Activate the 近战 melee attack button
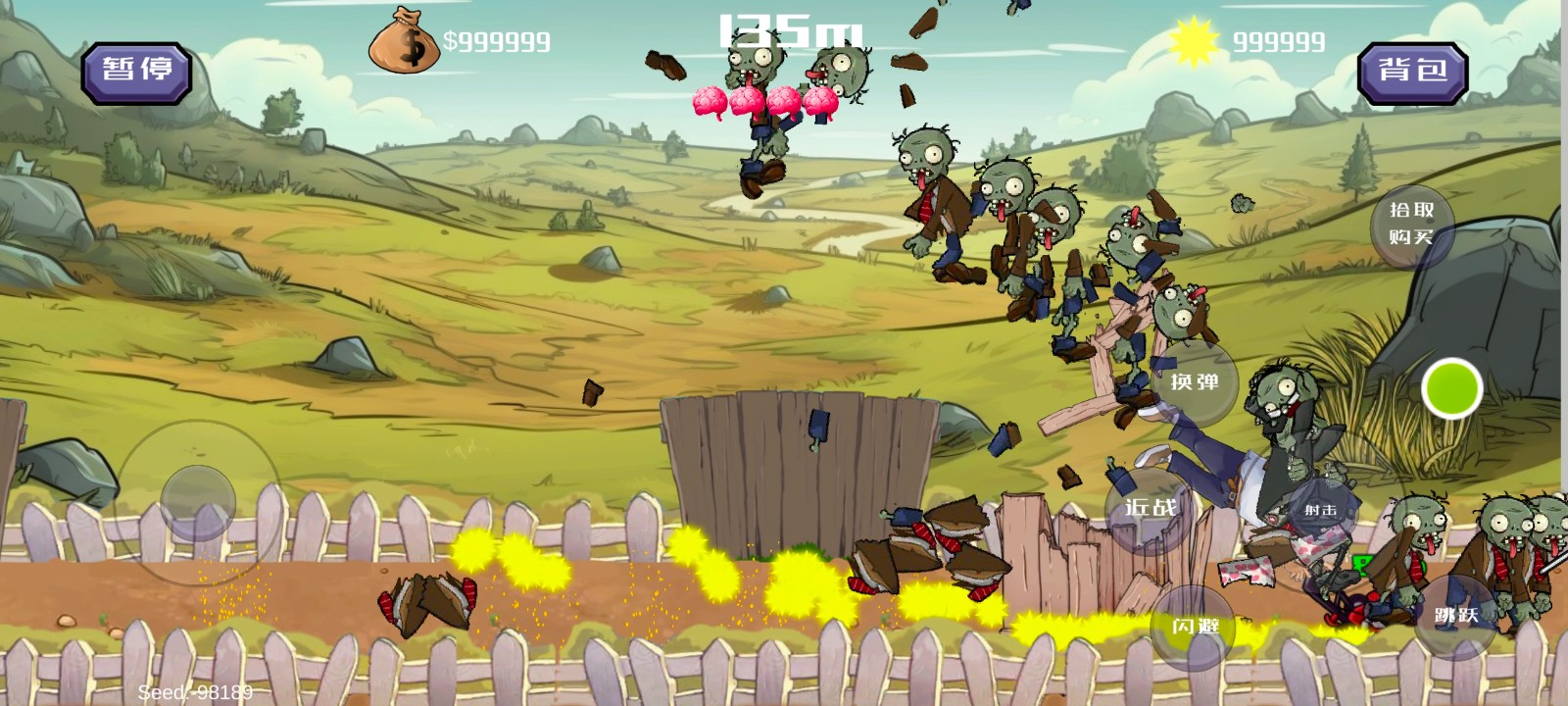This screenshot has height=706, width=1568. point(1150,508)
